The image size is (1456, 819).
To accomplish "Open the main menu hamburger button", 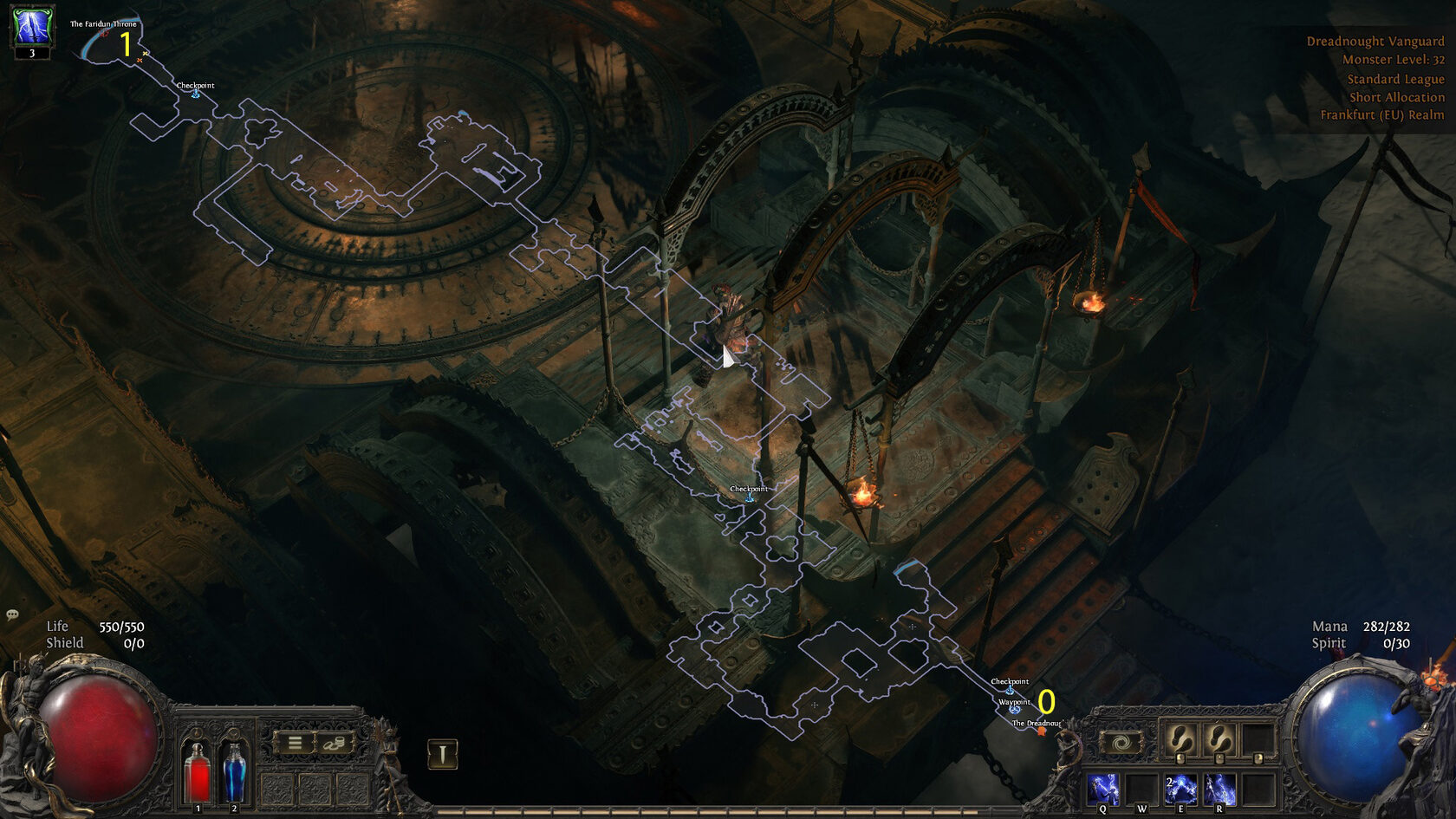I will coord(295,743).
